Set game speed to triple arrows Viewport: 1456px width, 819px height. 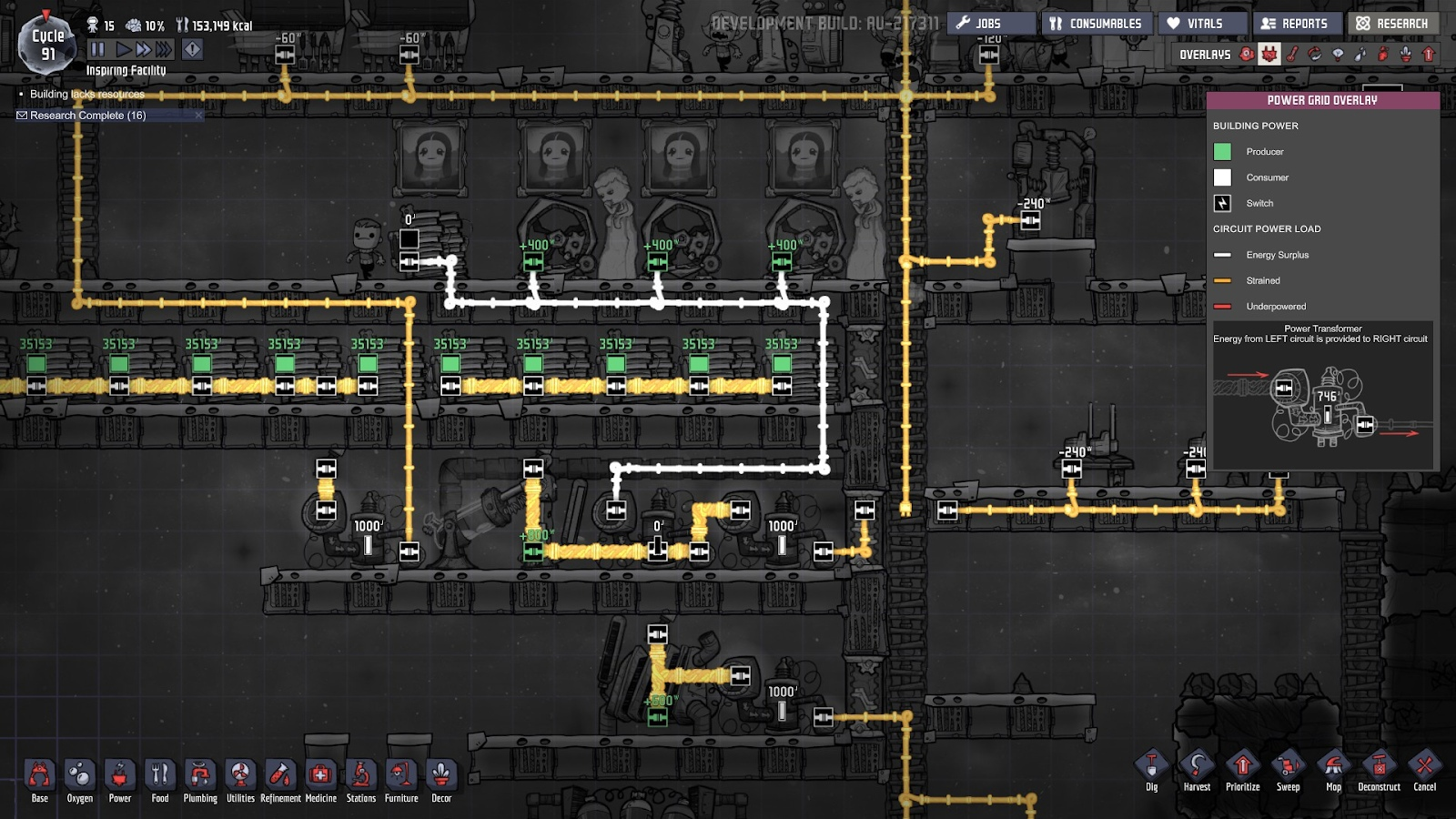(x=164, y=49)
